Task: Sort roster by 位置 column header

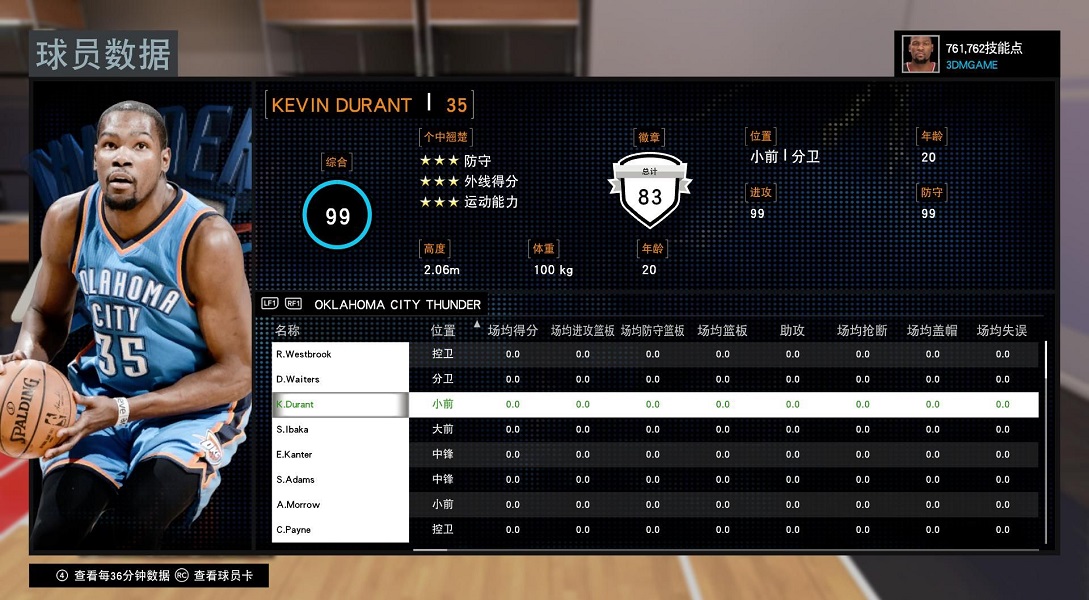Action: tap(443, 330)
